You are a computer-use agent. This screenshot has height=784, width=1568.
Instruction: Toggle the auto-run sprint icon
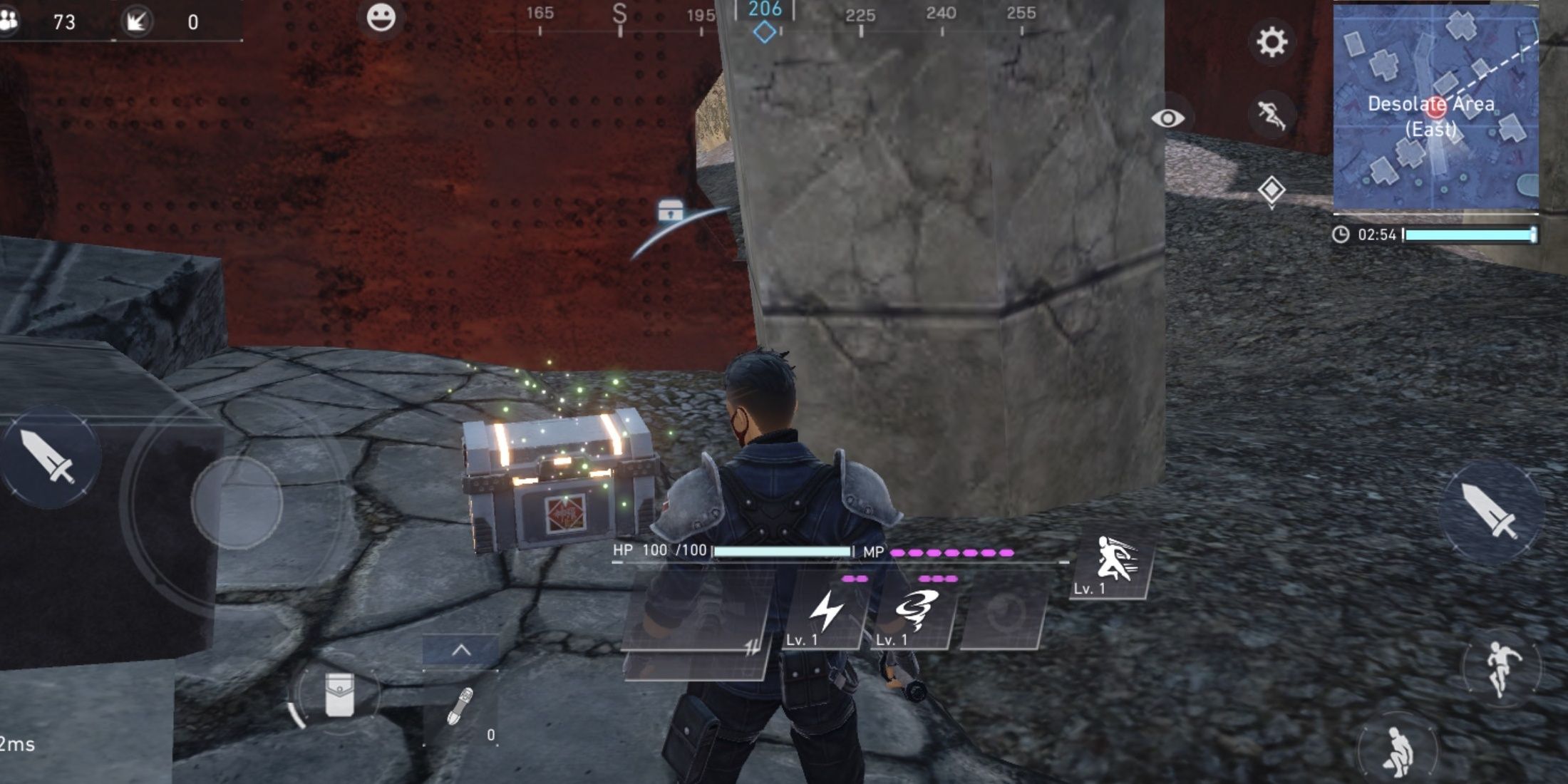coord(1272,115)
